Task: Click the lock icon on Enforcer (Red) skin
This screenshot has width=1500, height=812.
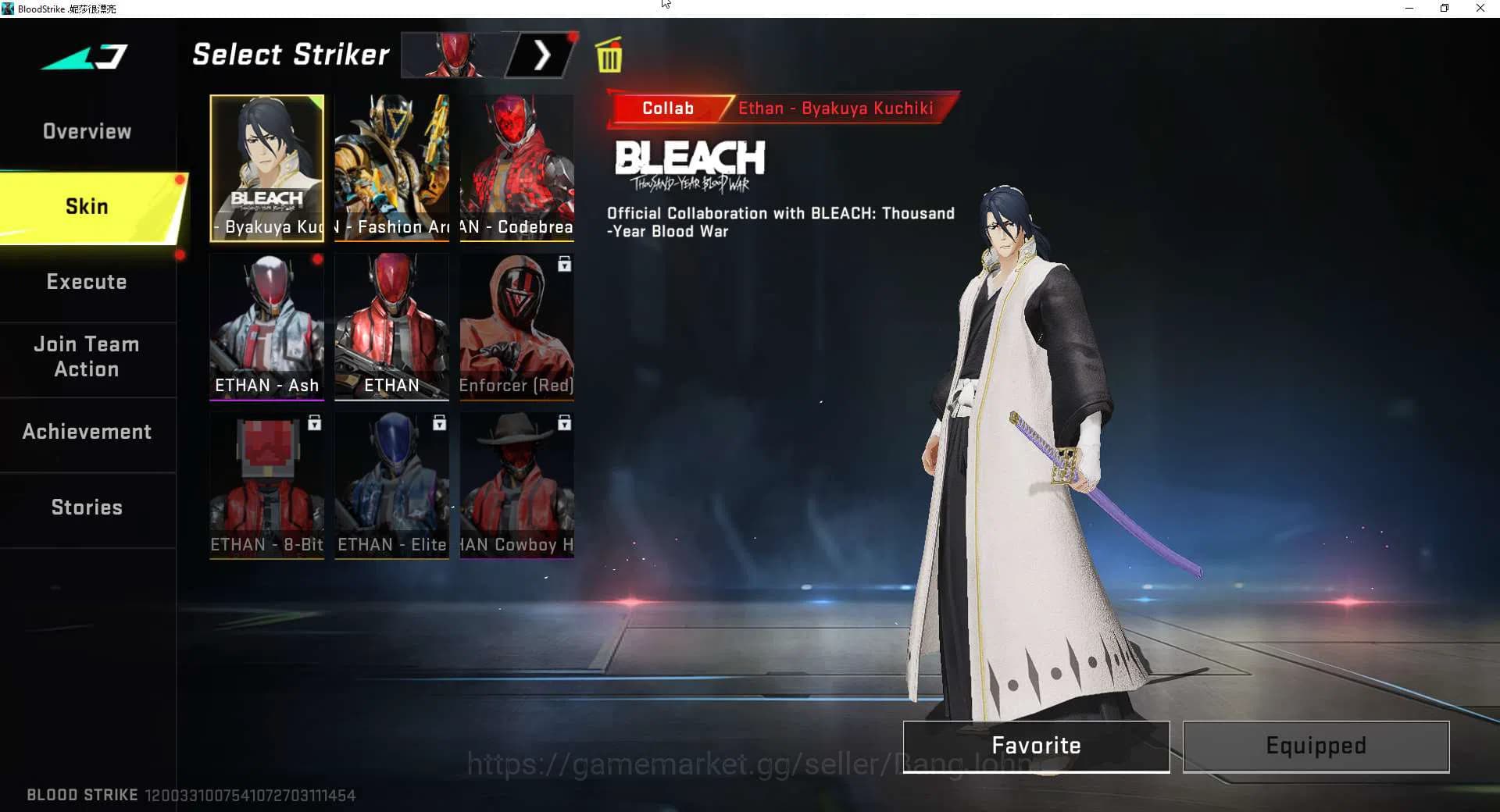Action: 564,264
